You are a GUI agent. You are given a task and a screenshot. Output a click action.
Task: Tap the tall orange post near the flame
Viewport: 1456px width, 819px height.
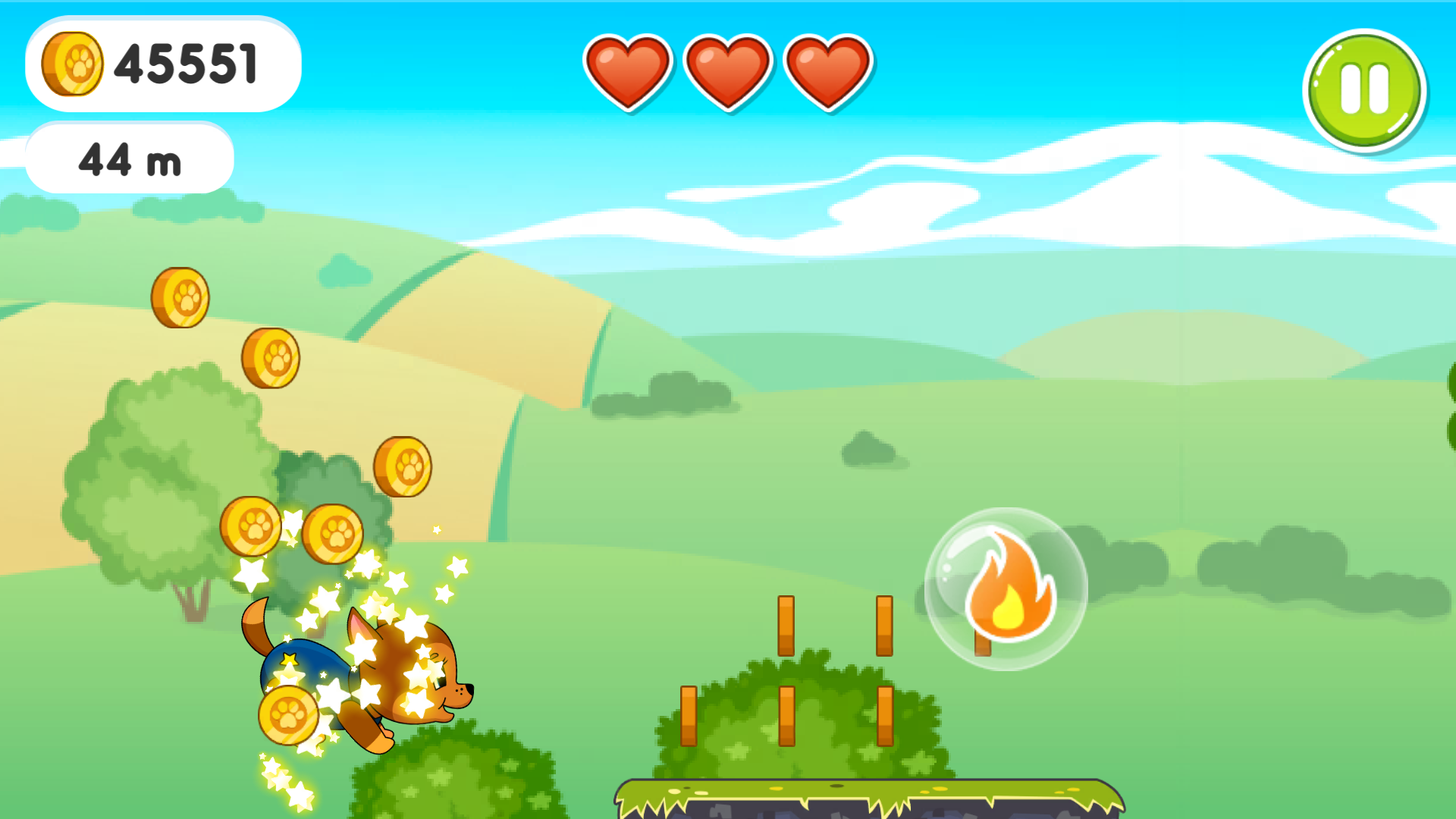coord(883,626)
